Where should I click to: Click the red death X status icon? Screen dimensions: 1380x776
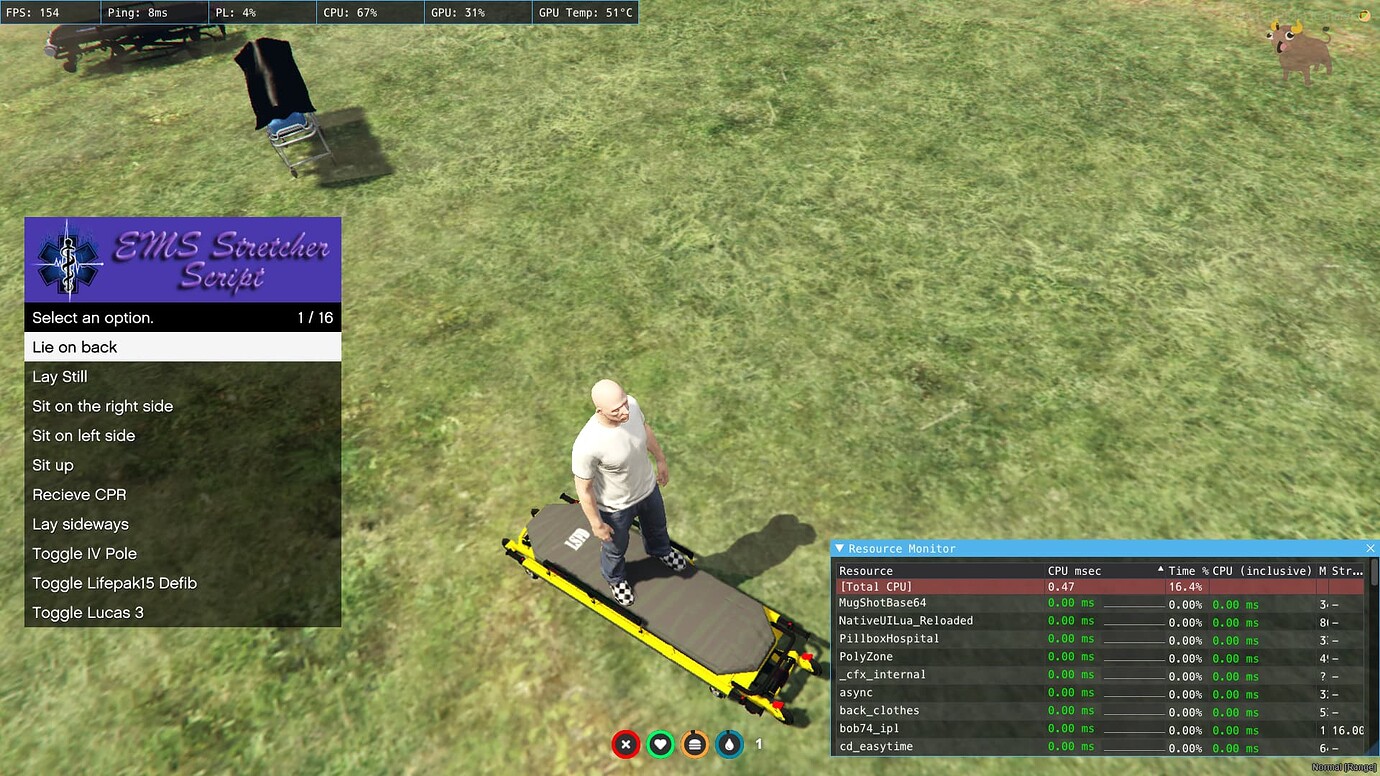click(x=625, y=745)
